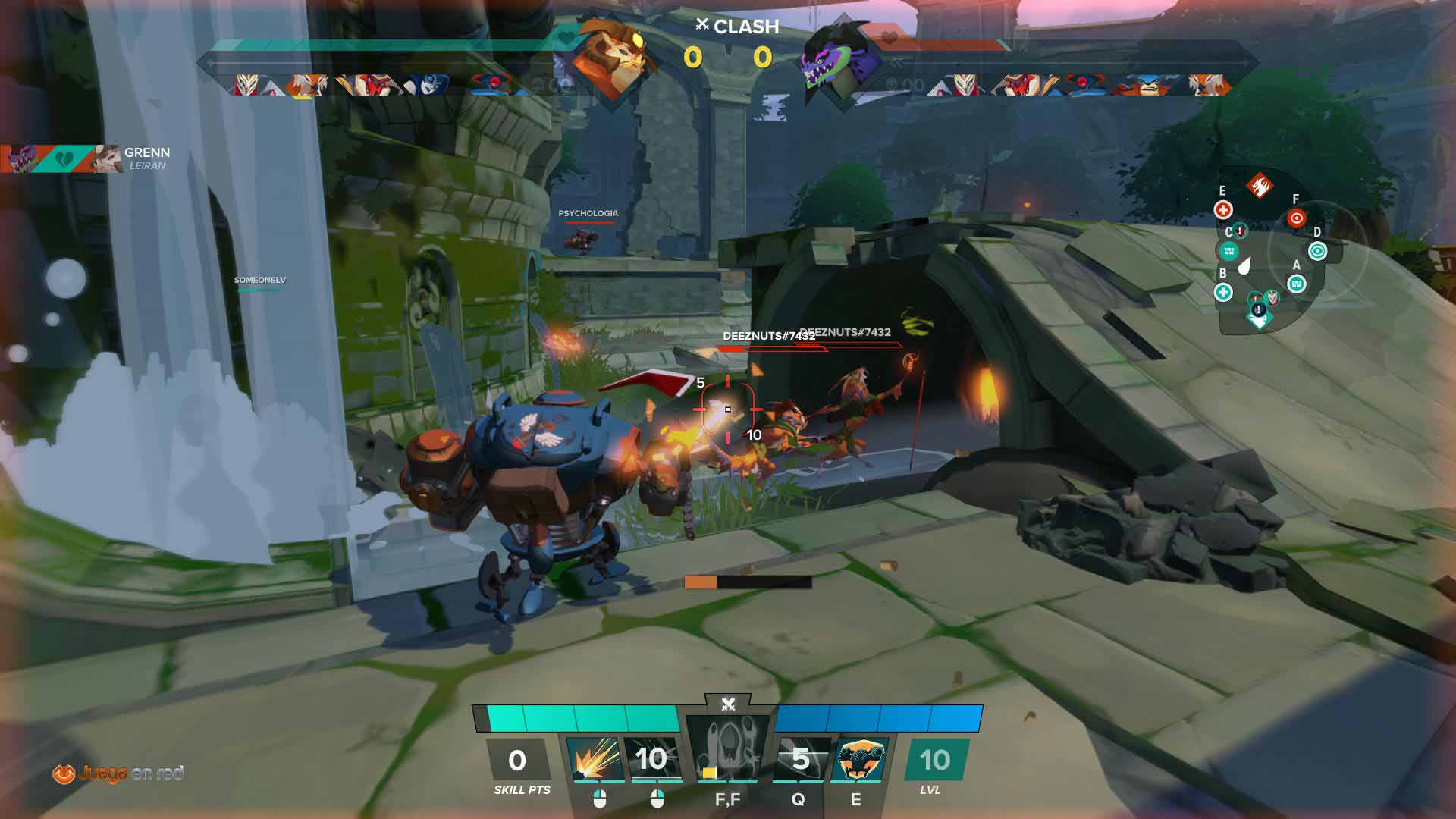Screen dimensions: 1456x819
Task: Trigger the central focus ability icon
Action: (x=728, y=749)
